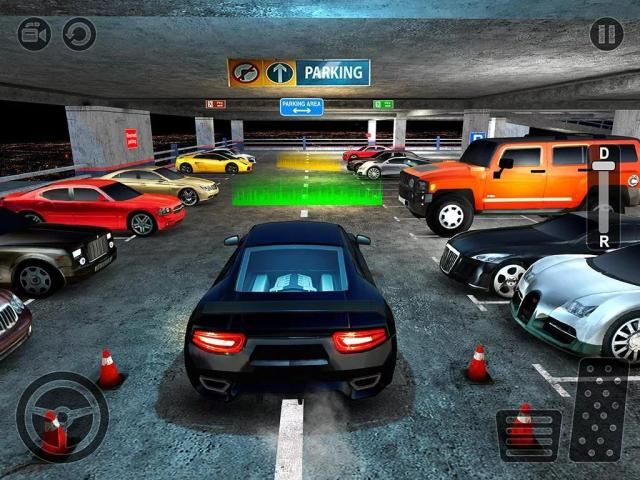Image resolution: width=640 pixels, height=480 pixels.
Task: Restart the level with the circular arrow
Action: 80,35
